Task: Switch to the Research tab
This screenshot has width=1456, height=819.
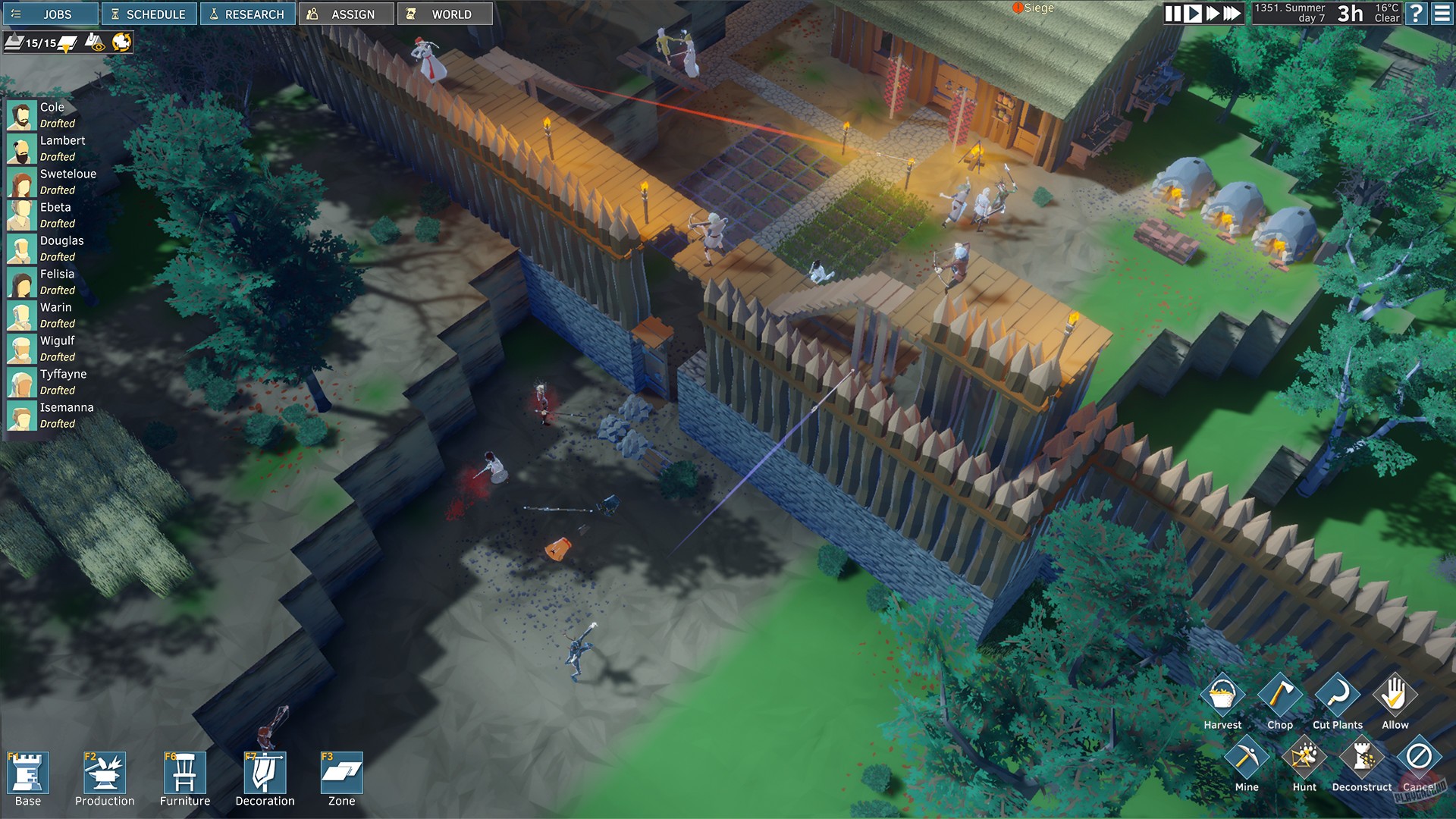Action: tap(247, 13)
